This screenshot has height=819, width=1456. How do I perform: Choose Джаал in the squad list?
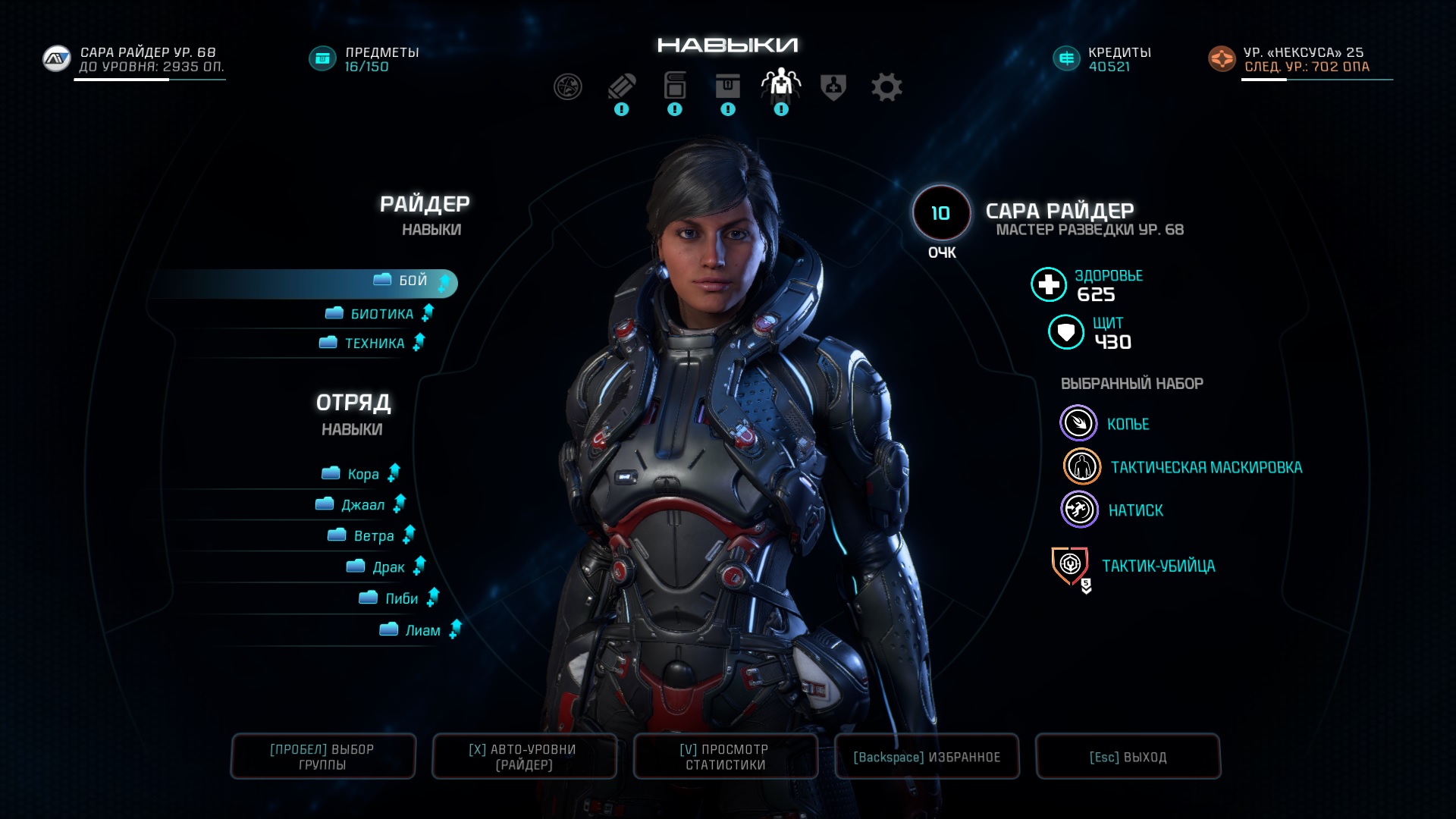coord(362,505)
